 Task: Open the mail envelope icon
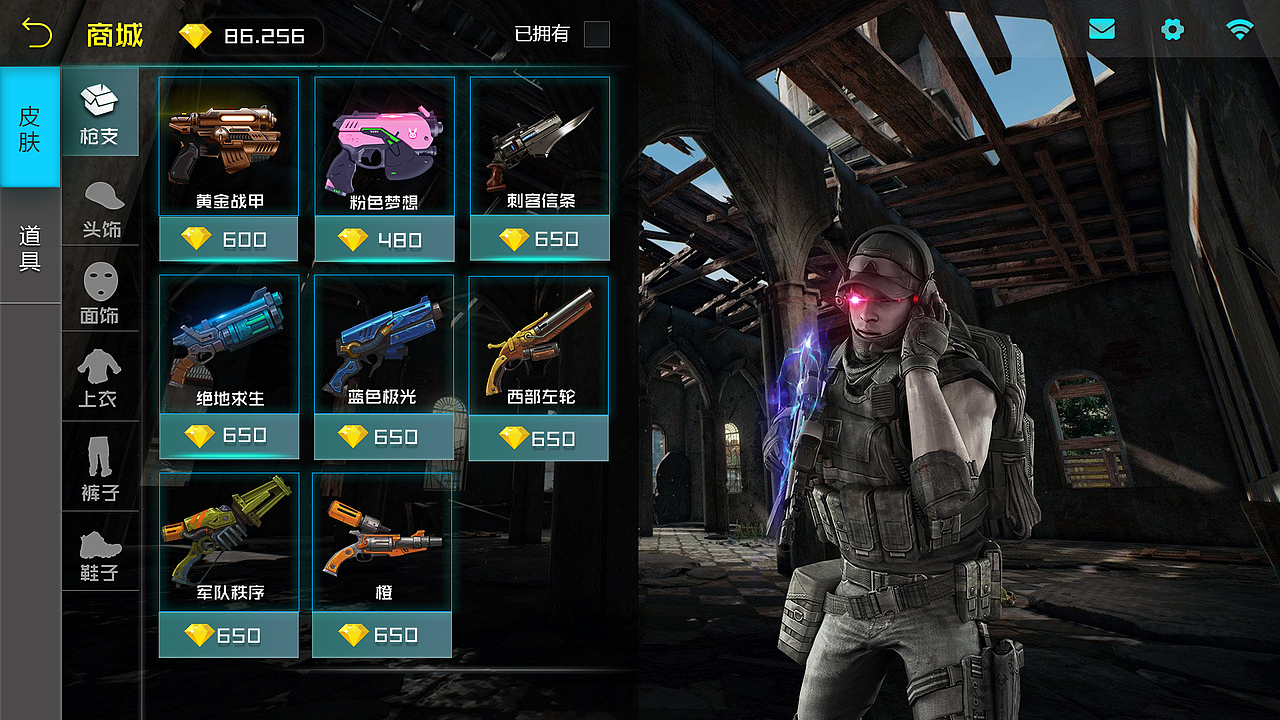pos(1102,30)
